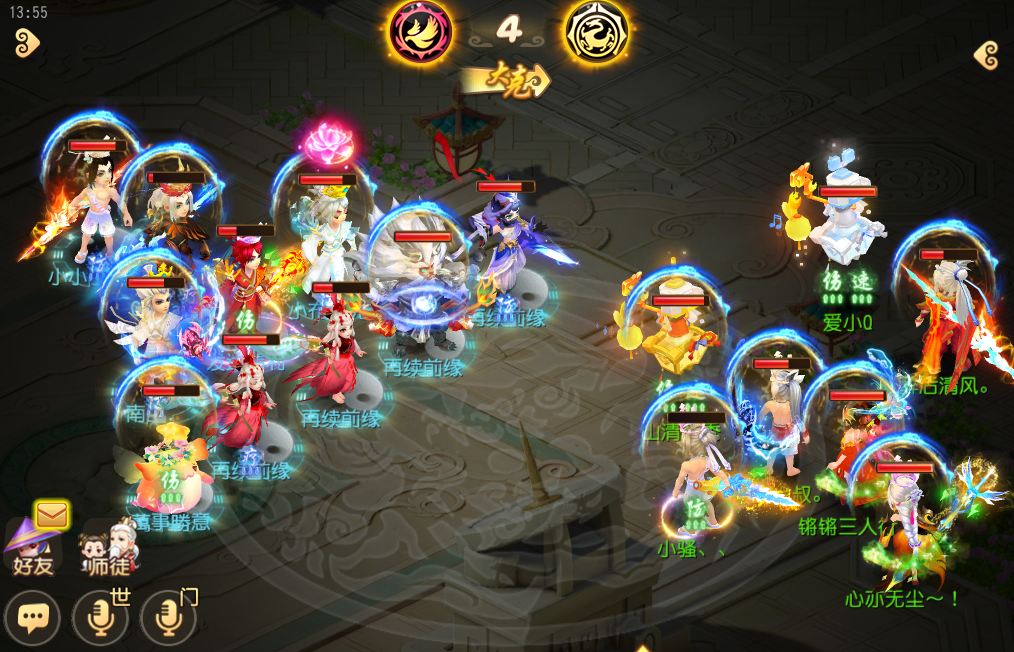
Task: Open the glowing mail envelope
Action: pyautogui.click(x=51, y=515)
